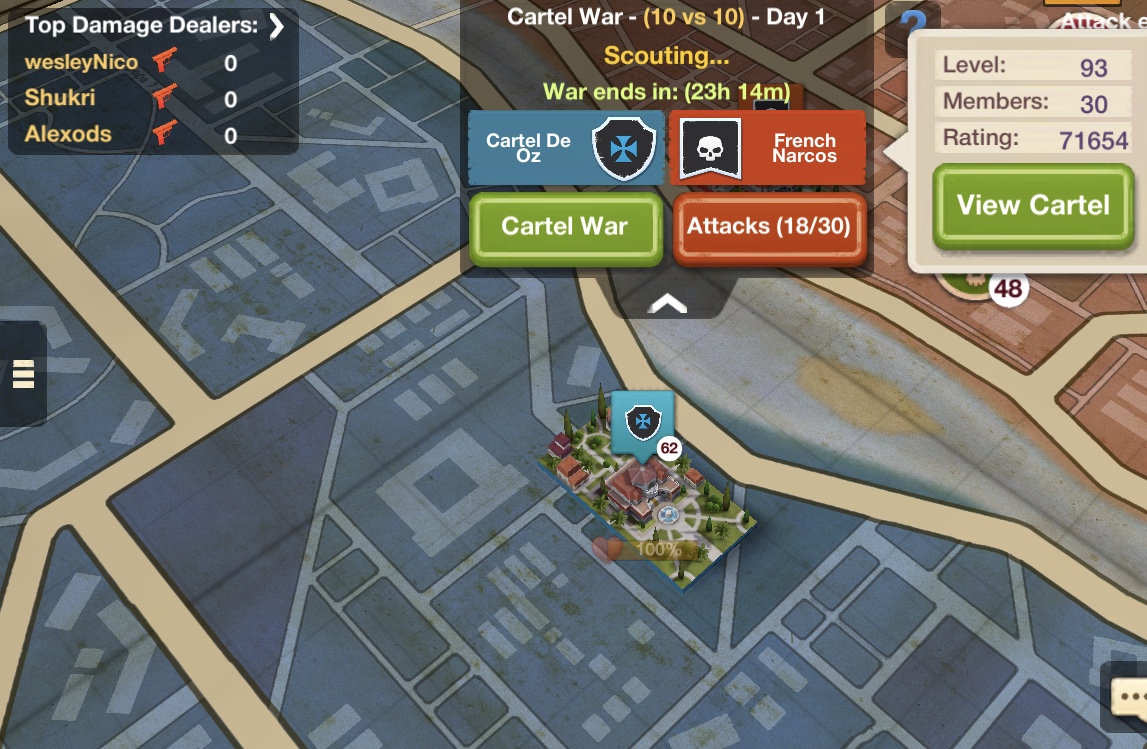Open the Cartel War panel
Viewport: 1147px width, 749px height.
[x=565, y=227]
